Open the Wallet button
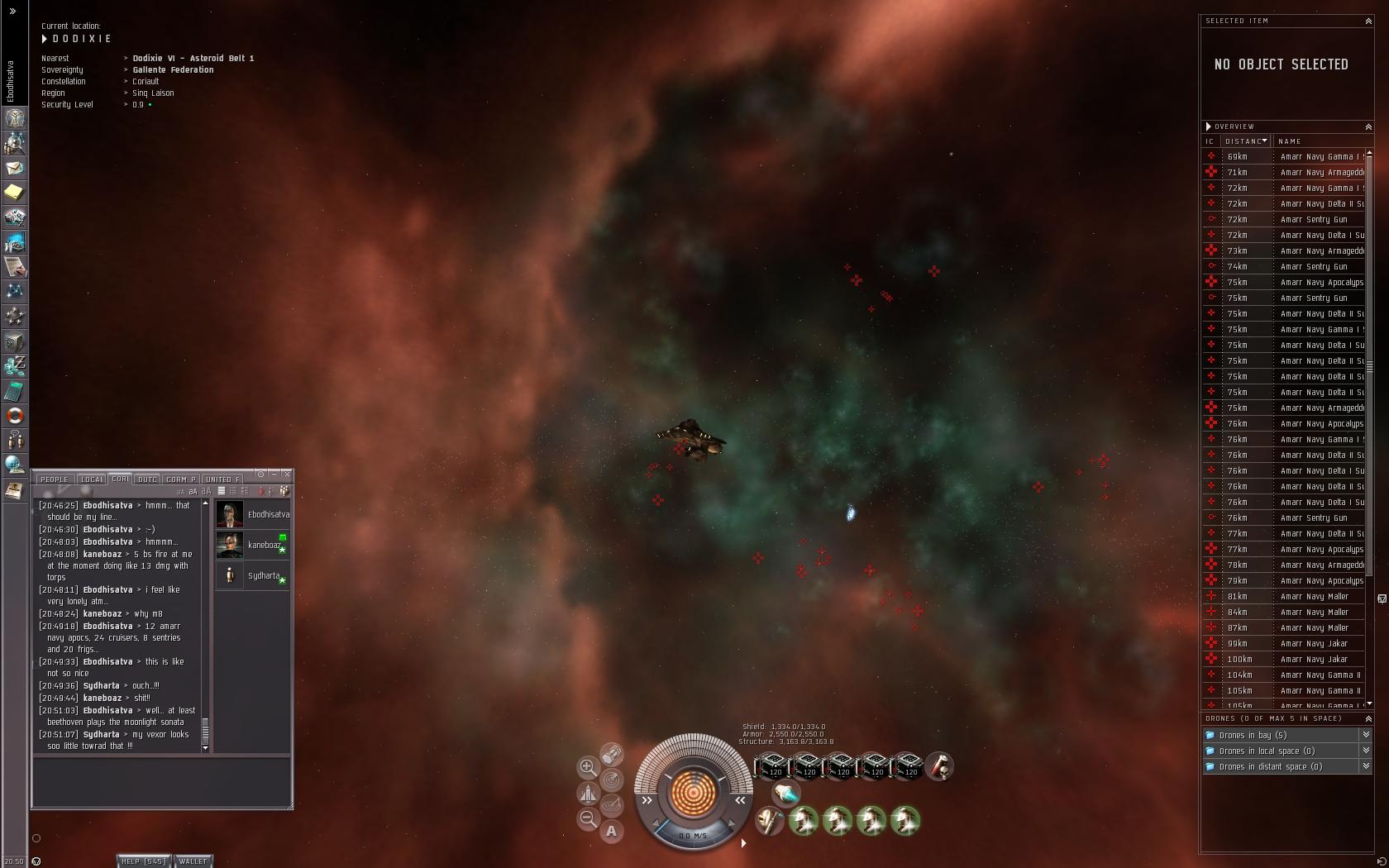 193,861
